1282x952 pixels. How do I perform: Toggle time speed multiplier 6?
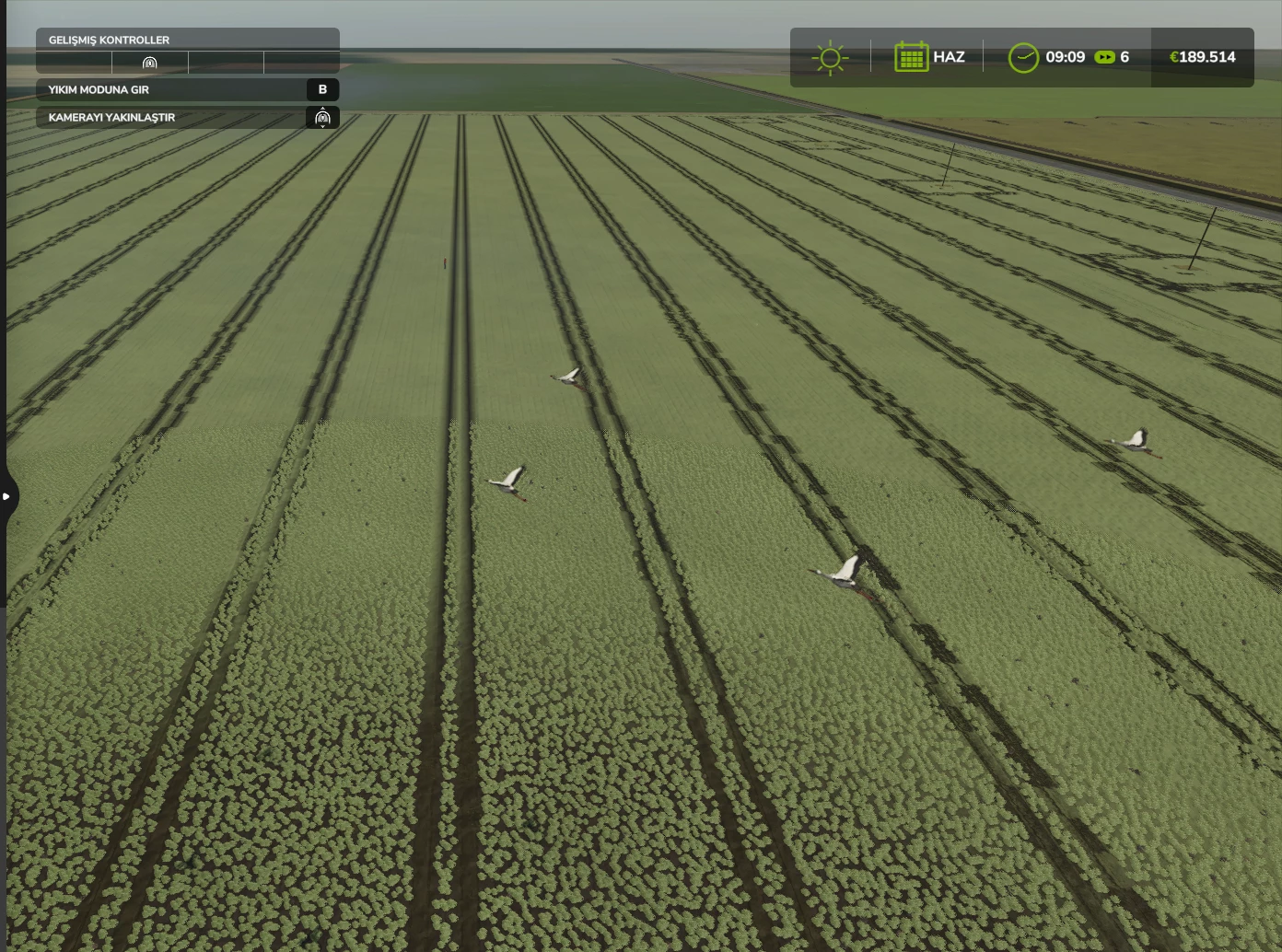tap(1124, 57)
